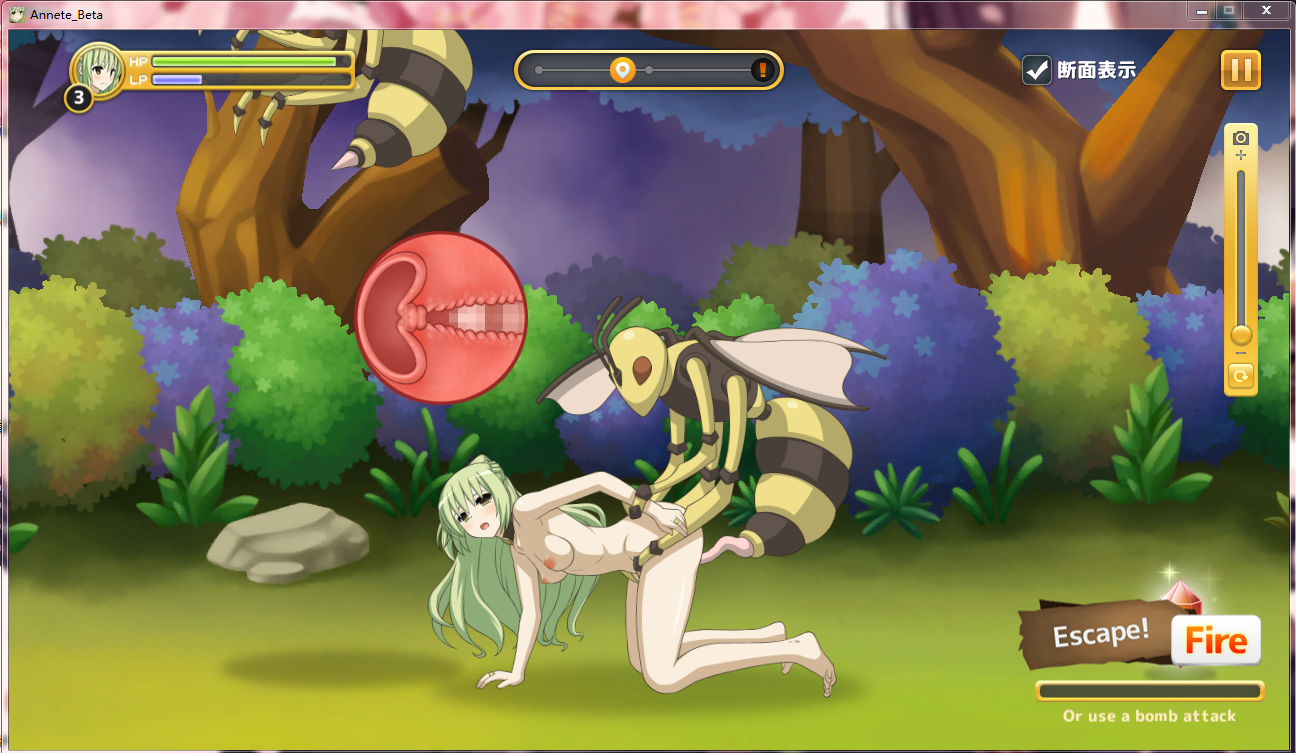Adjust the camera zoom slider handle
Viewport: 1296px width, 753px height.
[x=1241, y=334]
